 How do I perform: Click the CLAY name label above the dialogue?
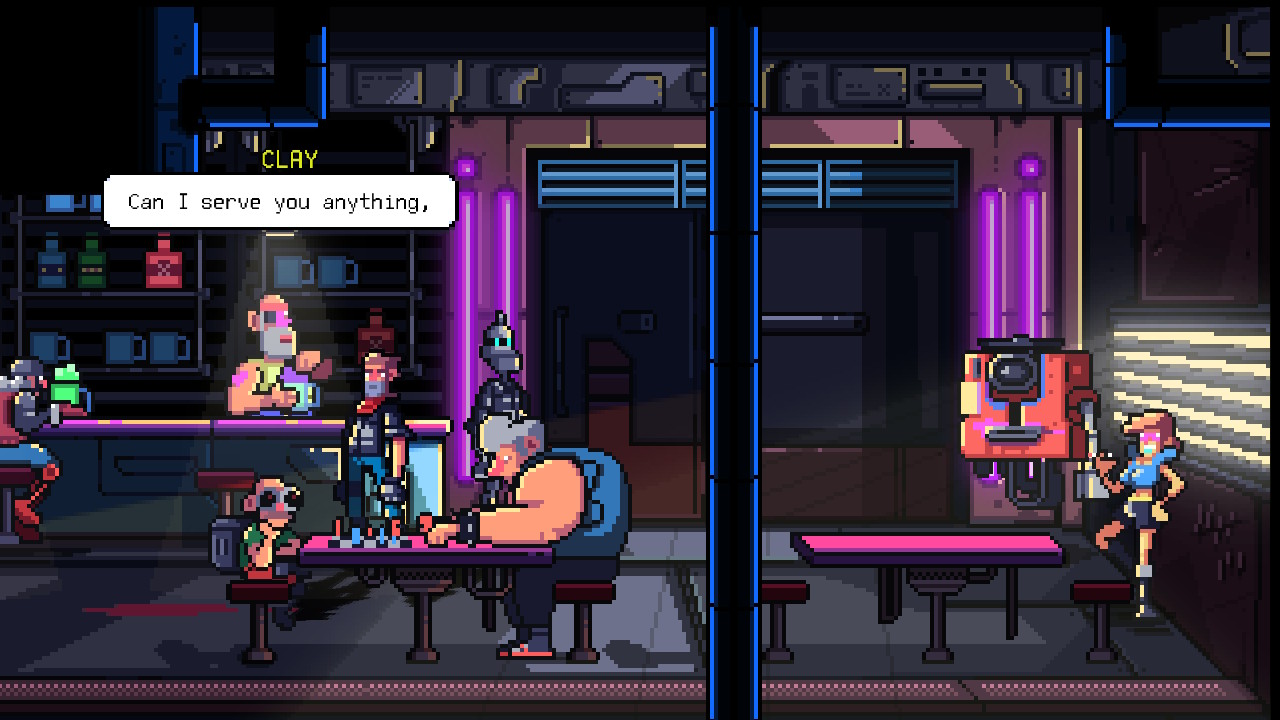[x=291, y=158]
